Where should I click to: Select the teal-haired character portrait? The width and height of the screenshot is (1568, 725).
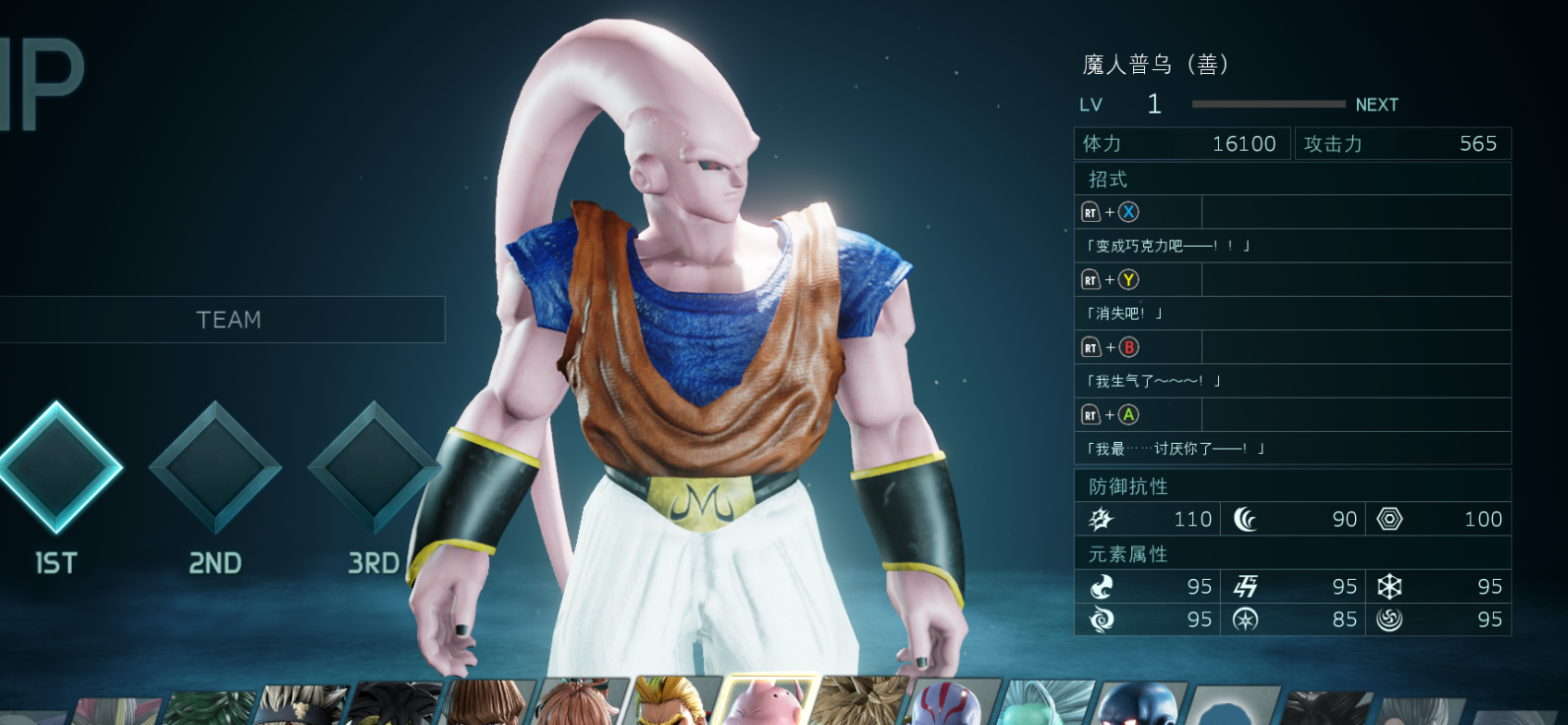click(1041, 704)
